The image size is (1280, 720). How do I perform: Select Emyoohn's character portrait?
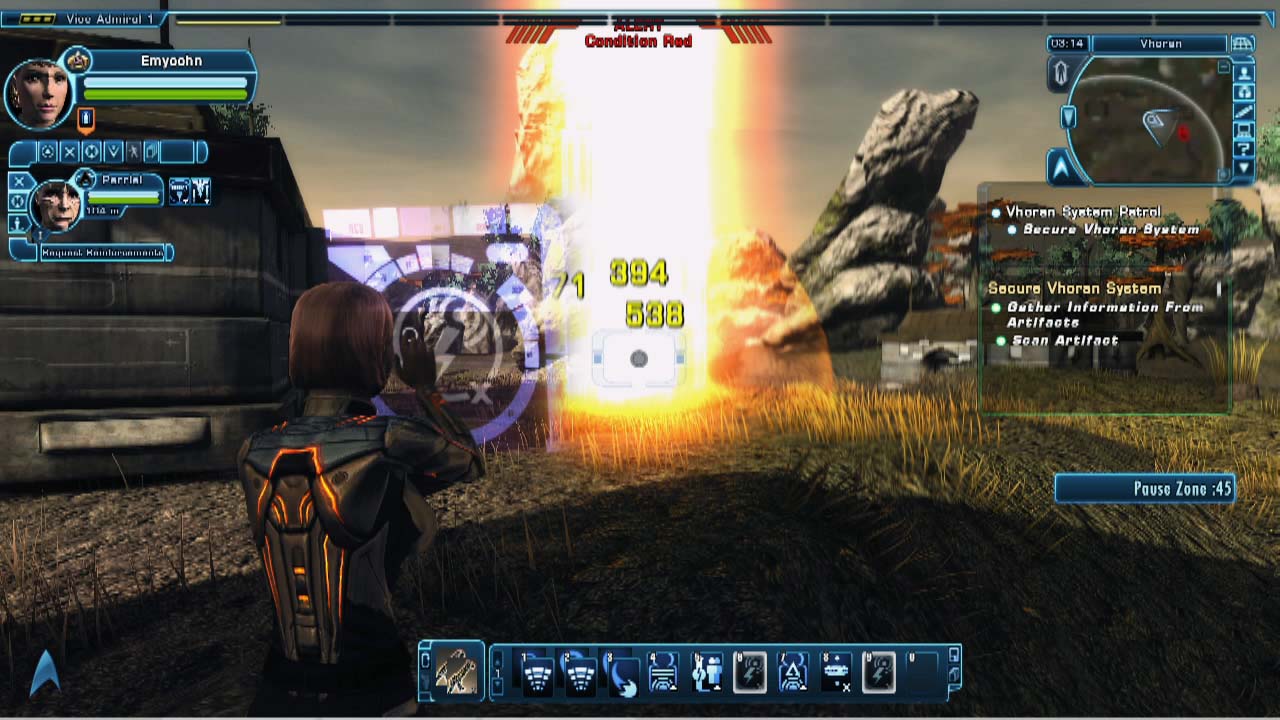click(40, 92)
